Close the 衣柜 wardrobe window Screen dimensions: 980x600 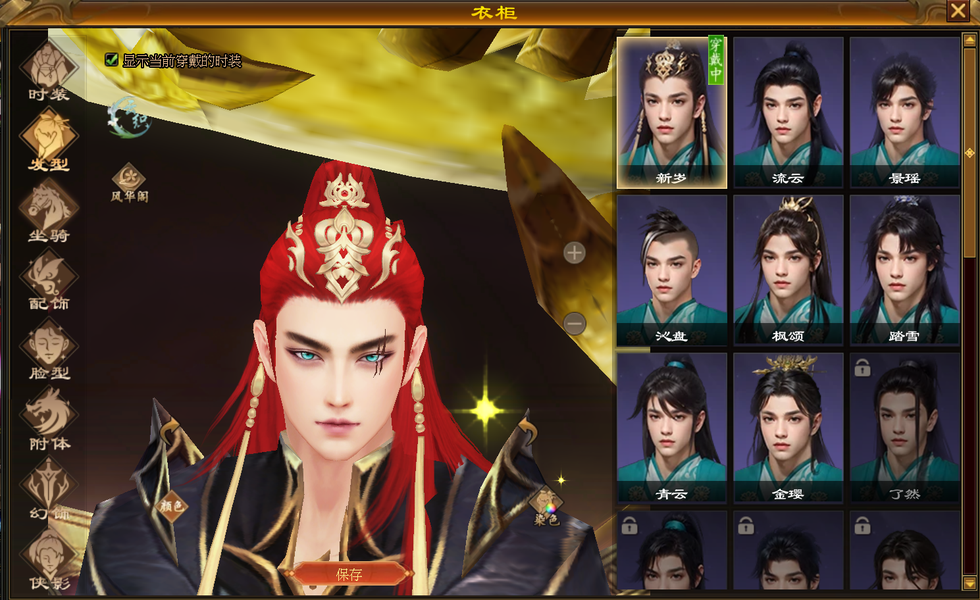coord(957,11)
